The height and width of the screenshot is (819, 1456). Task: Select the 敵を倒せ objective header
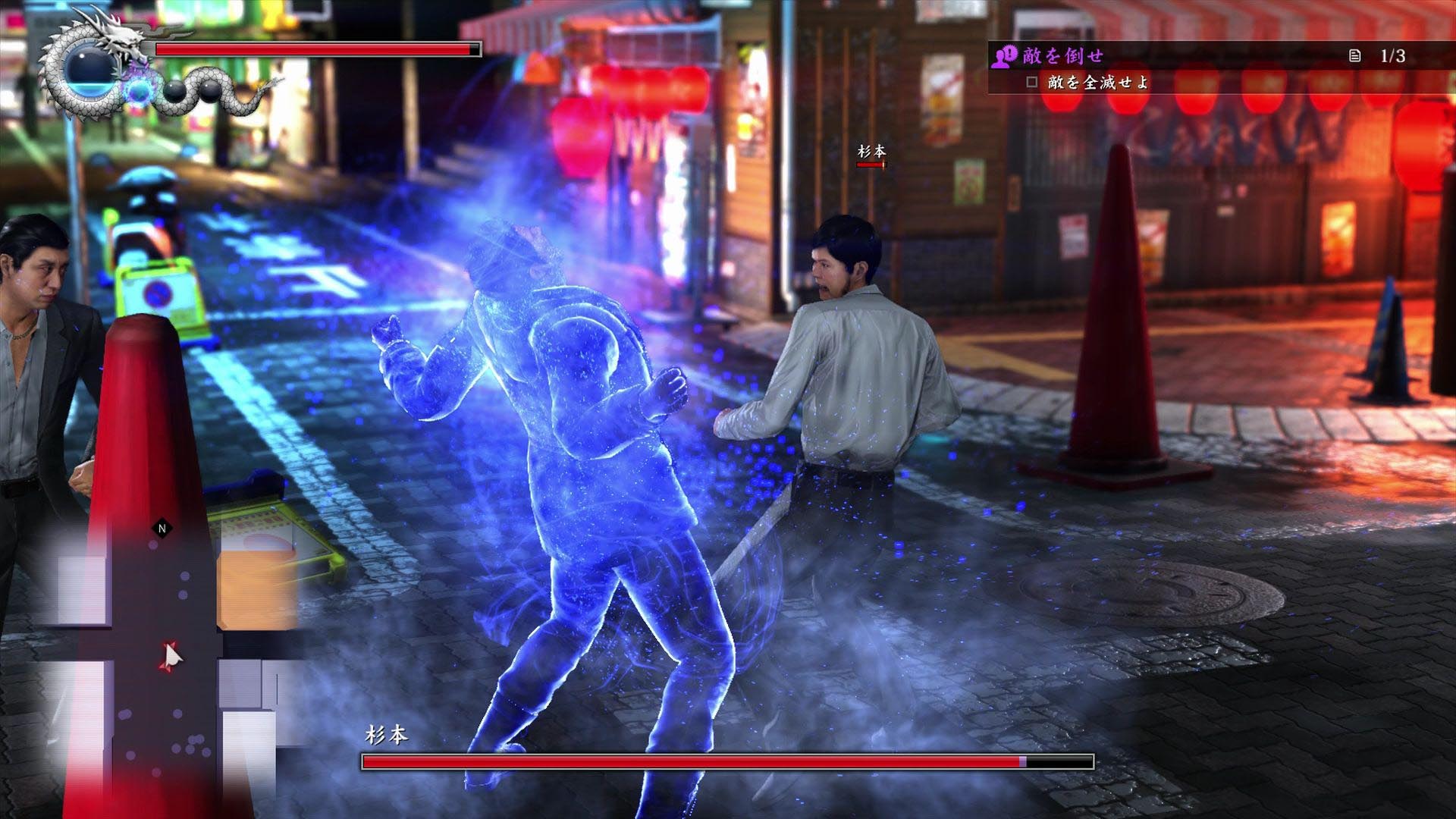1062,55
